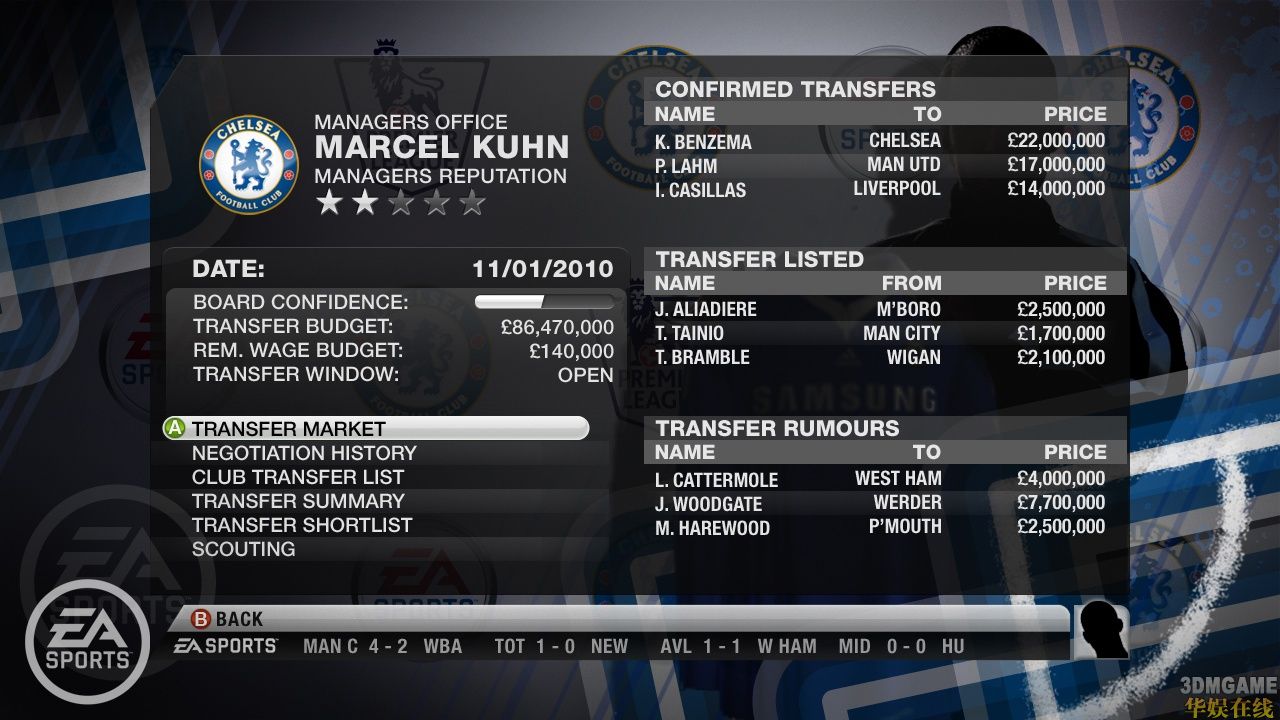Pick T. Bramble from Wigan
This screenshot has height=720, width=1280.
tap(880, 357)
